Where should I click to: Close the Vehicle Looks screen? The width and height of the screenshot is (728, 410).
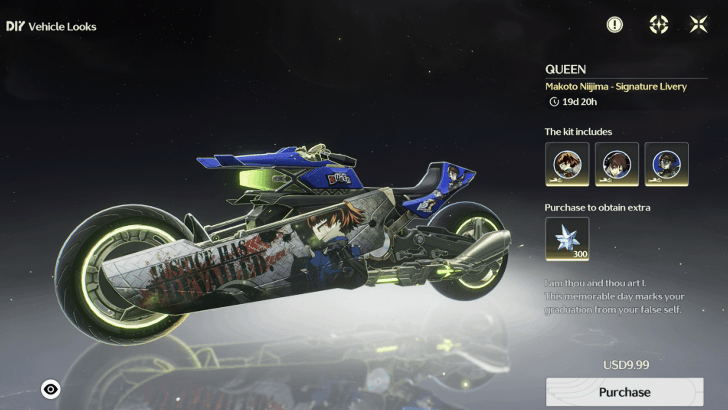pos(698,25)
